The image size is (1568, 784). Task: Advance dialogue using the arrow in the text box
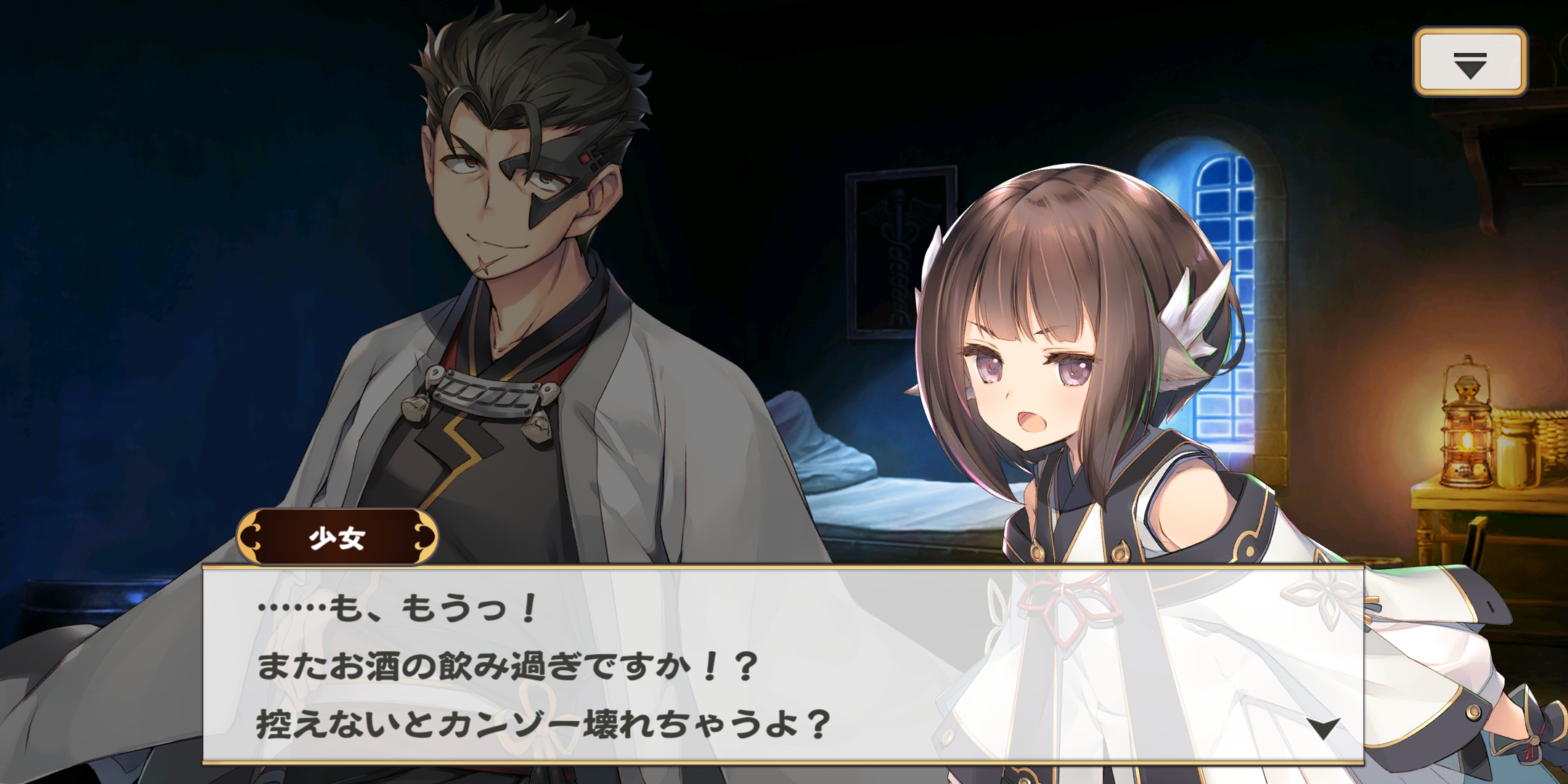coord(1324,728)
